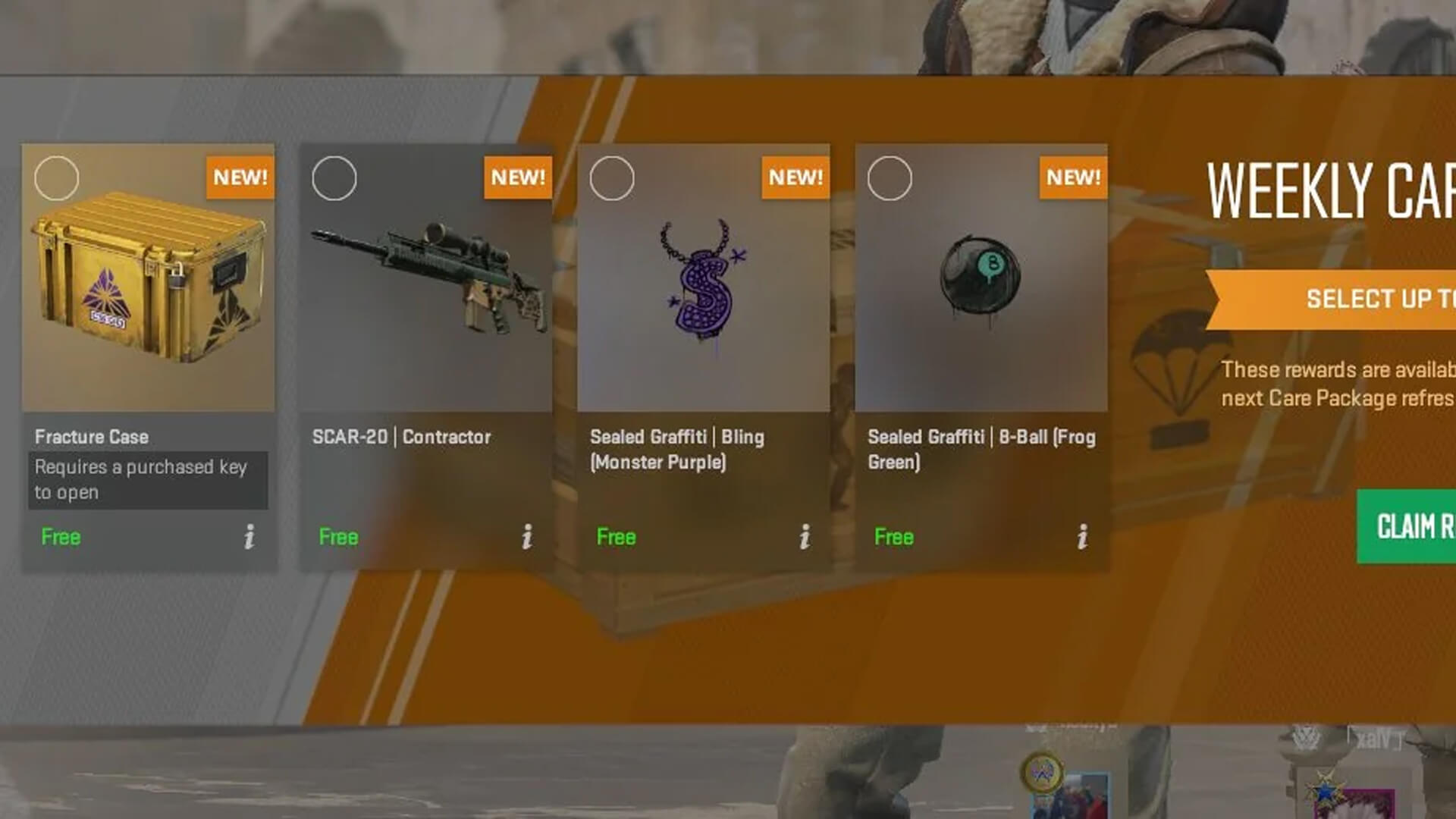This screenshot has width=1456, height=819.
Task: Open info for SCAR-20 Contractor
Action: (x=527, y=537)
